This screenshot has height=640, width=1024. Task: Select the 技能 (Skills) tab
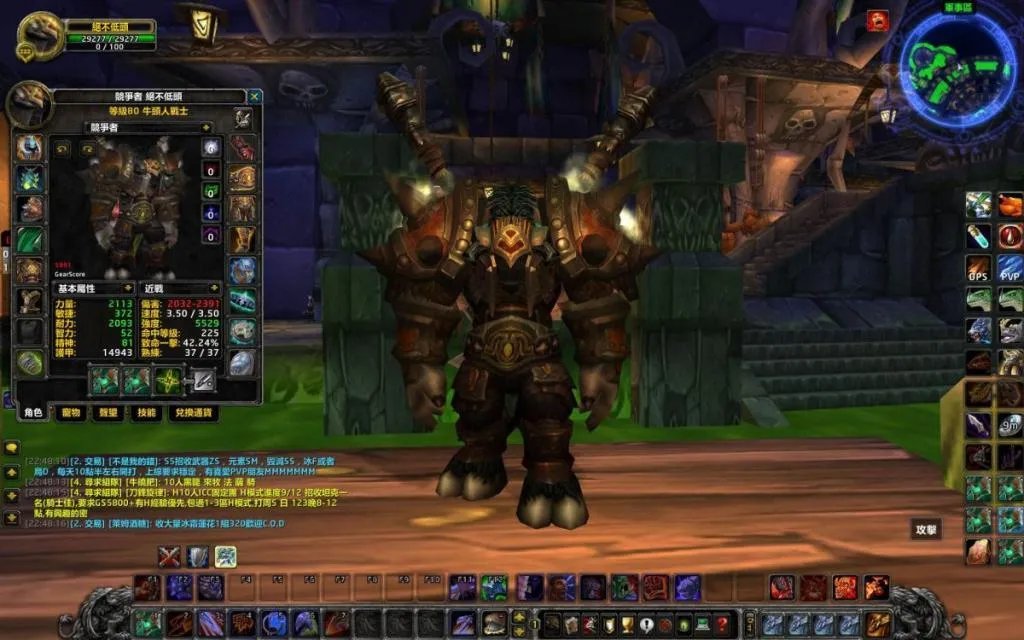(146, 412)
